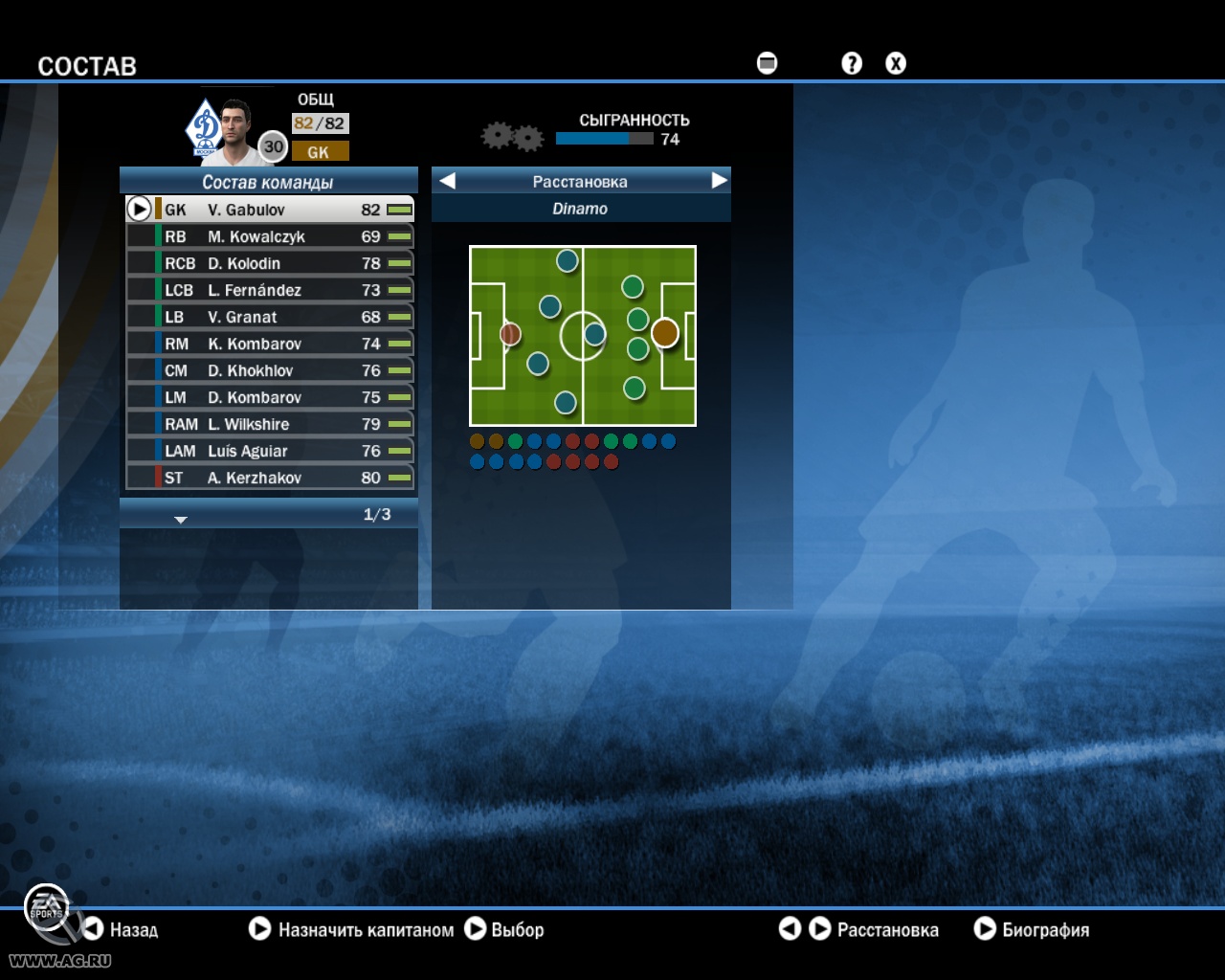Click the gears icon next to Сыгранность
This screenshot has width=1225, height=980.
[x=511, y=136]
